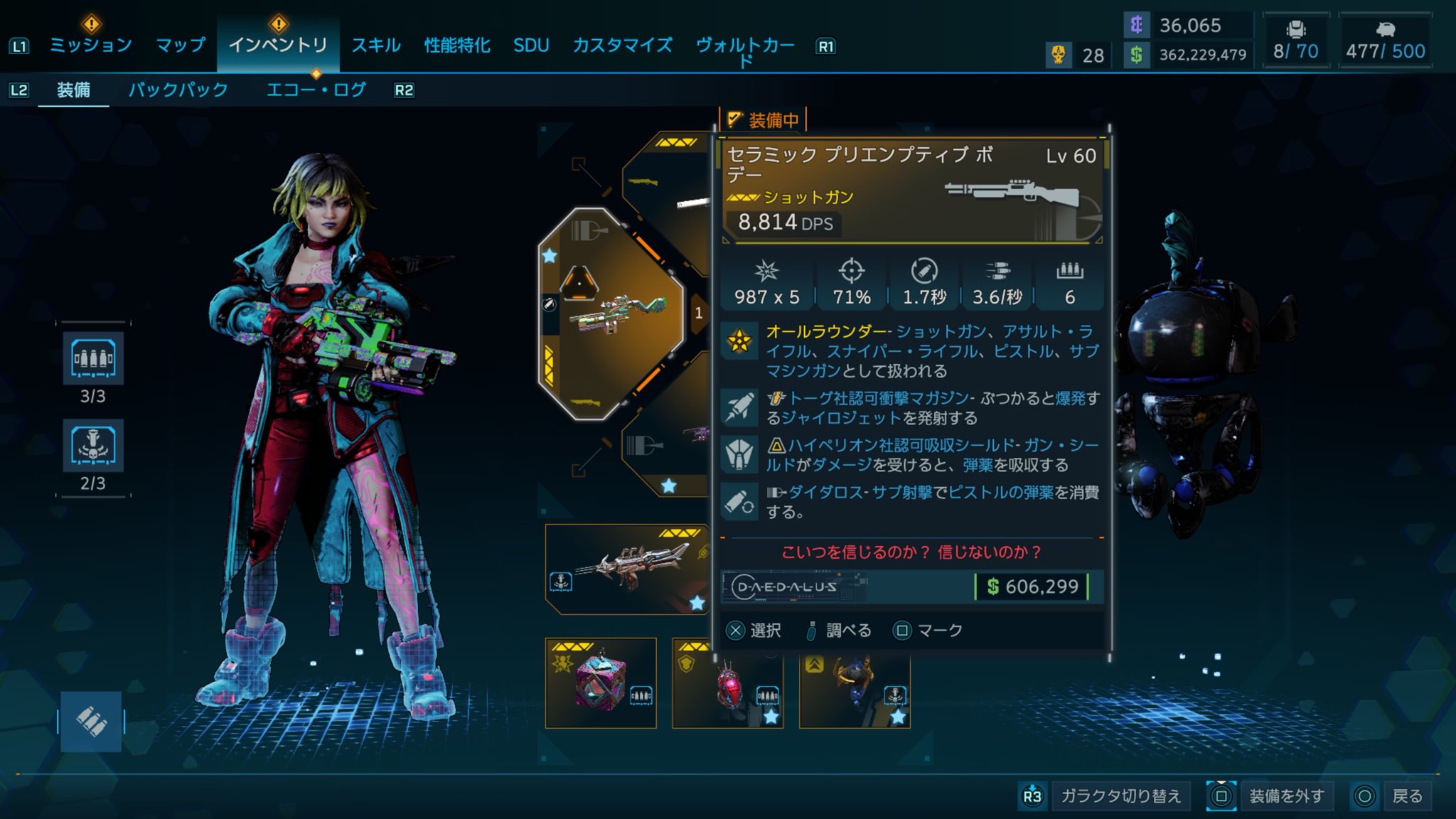Open the スキル tab
1456x819 pixels.
(x=376, y=45)
